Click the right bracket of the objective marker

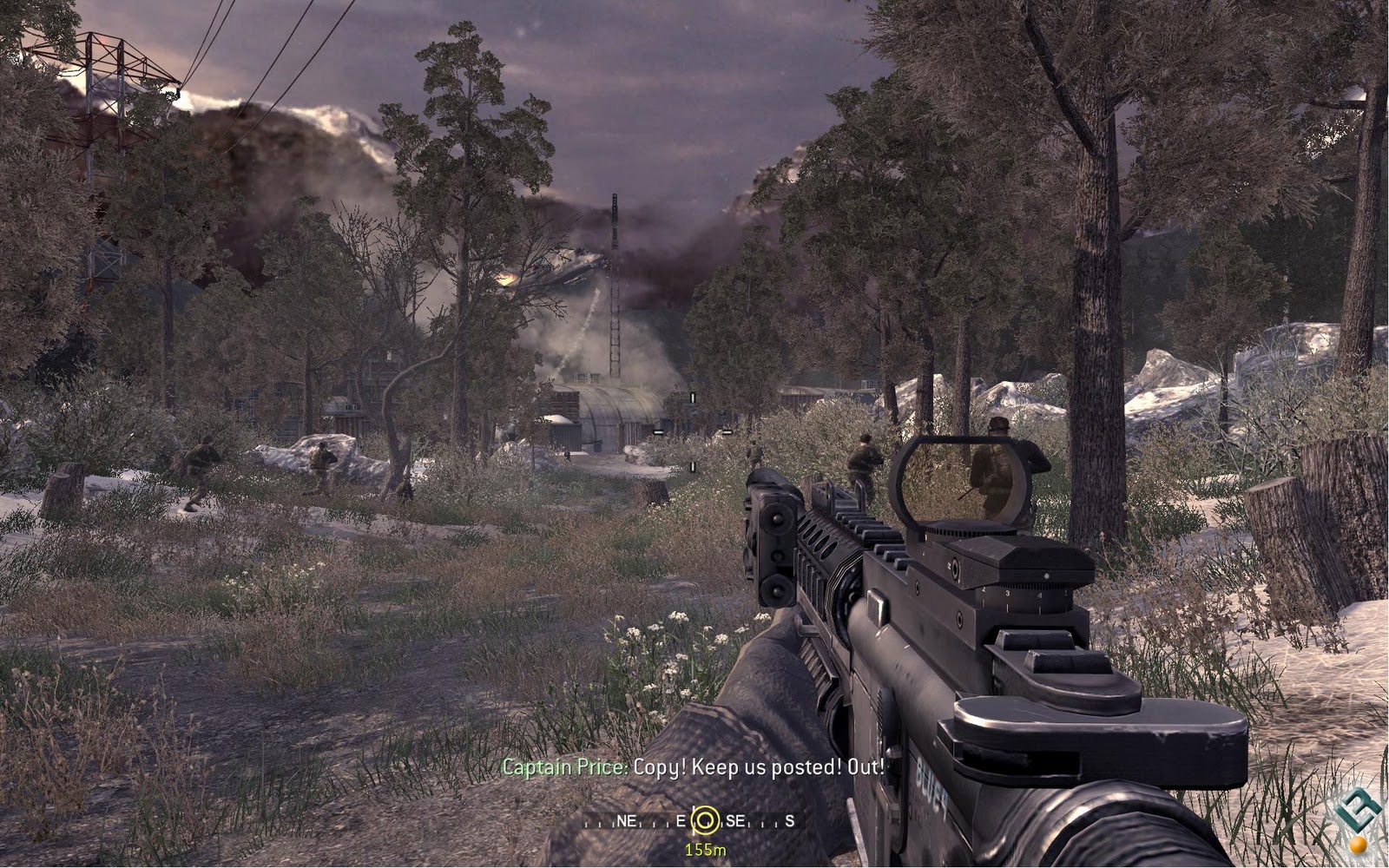click(727, 431)
